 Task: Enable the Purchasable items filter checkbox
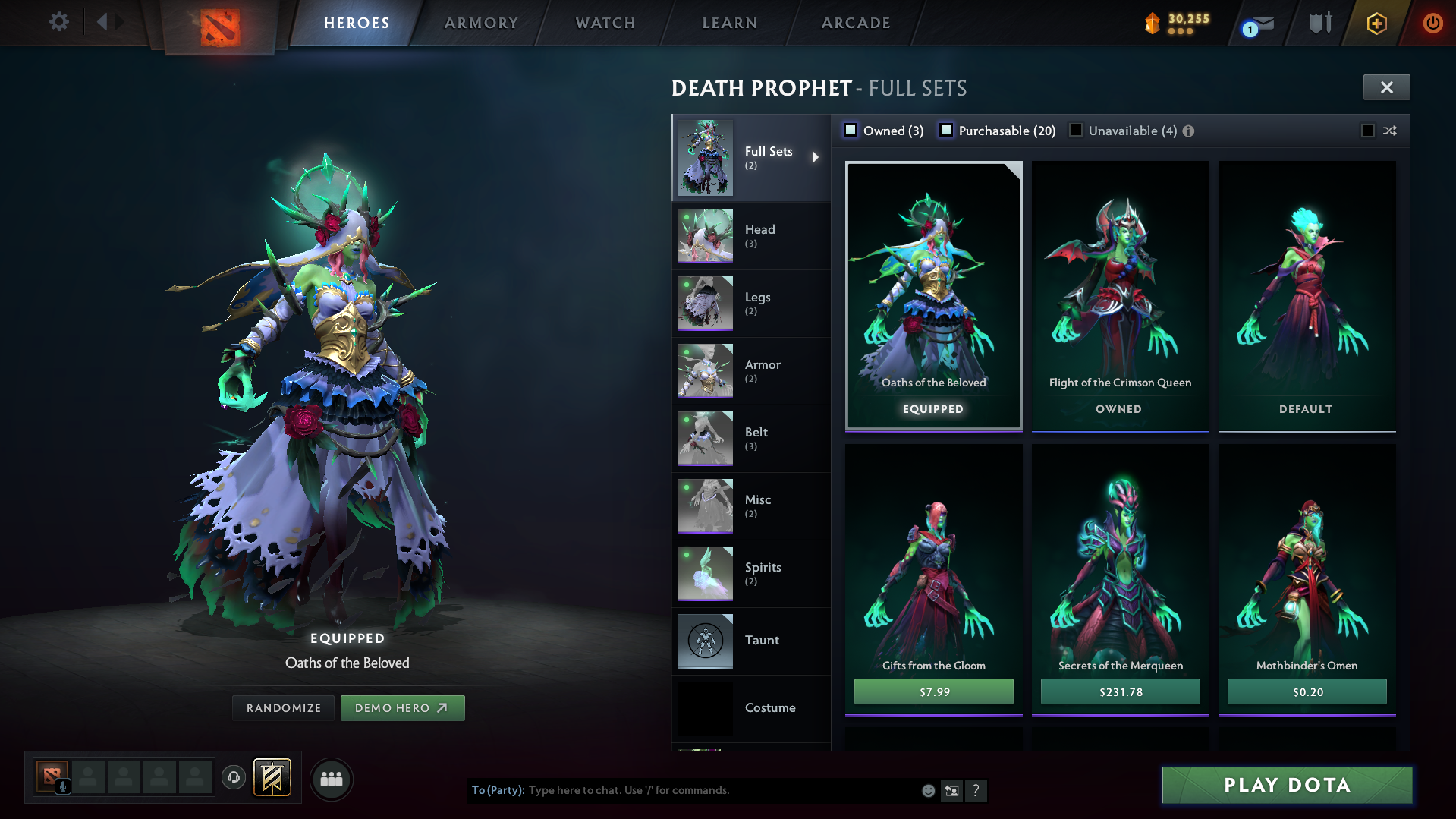click(946, 131)
